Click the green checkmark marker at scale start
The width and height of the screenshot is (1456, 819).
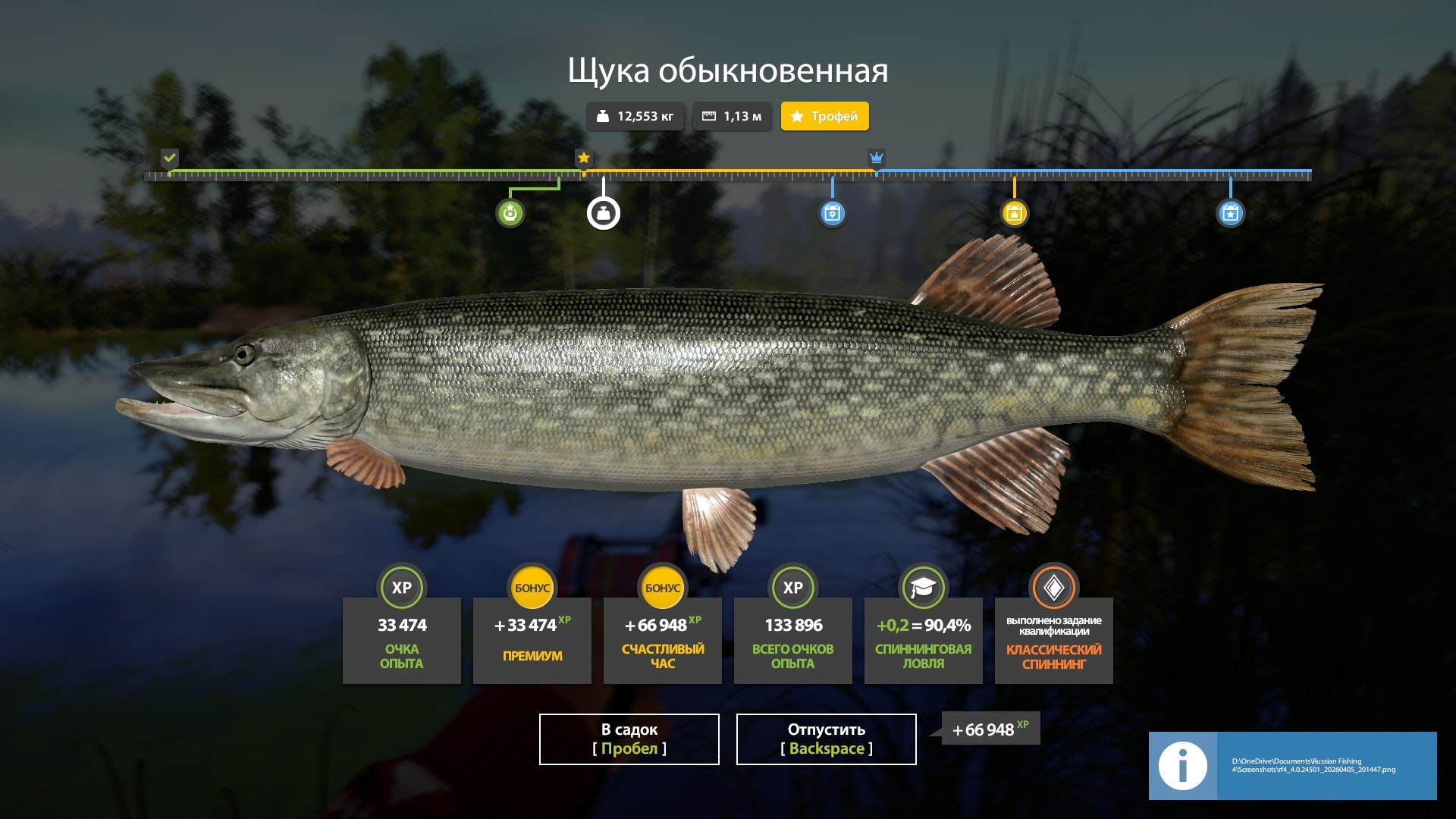pyautogui.click(x=170, y=158)
